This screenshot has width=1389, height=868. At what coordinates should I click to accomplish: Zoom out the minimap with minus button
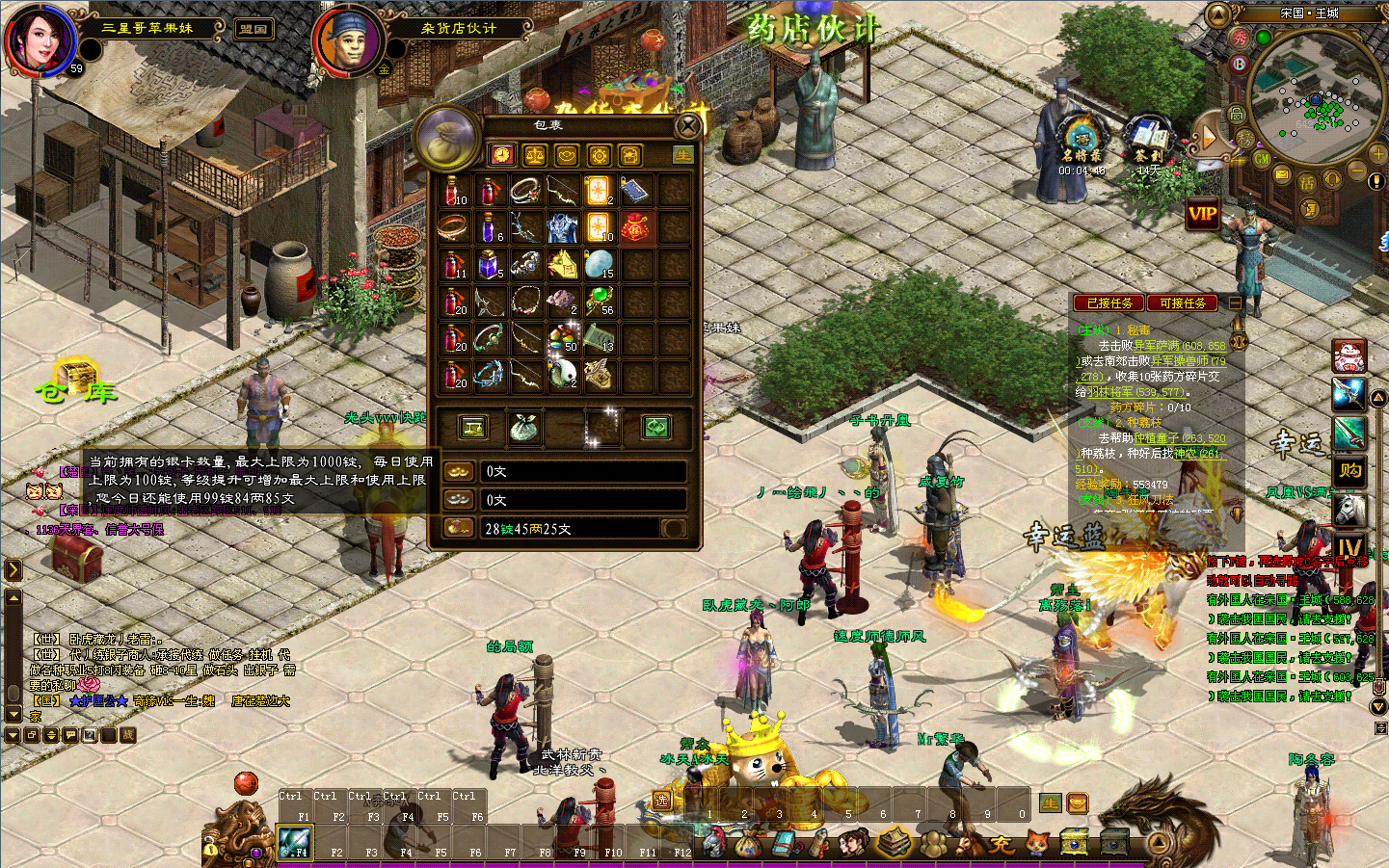1355,171
